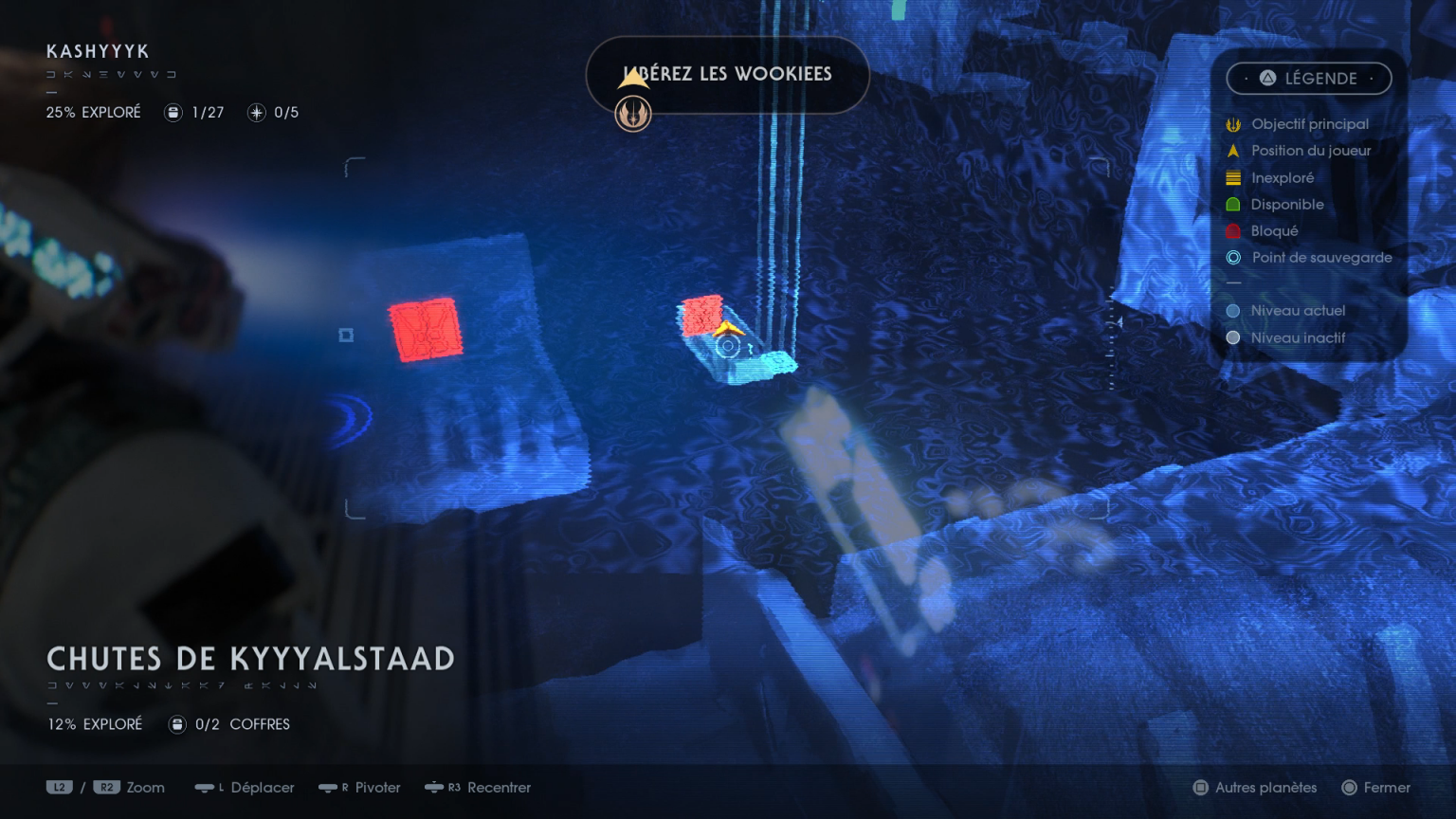Click the Objectif principal flame icon
The height and width of the screenshot is (819, 1456).
pyautogui.click(x=1233, y=123)
